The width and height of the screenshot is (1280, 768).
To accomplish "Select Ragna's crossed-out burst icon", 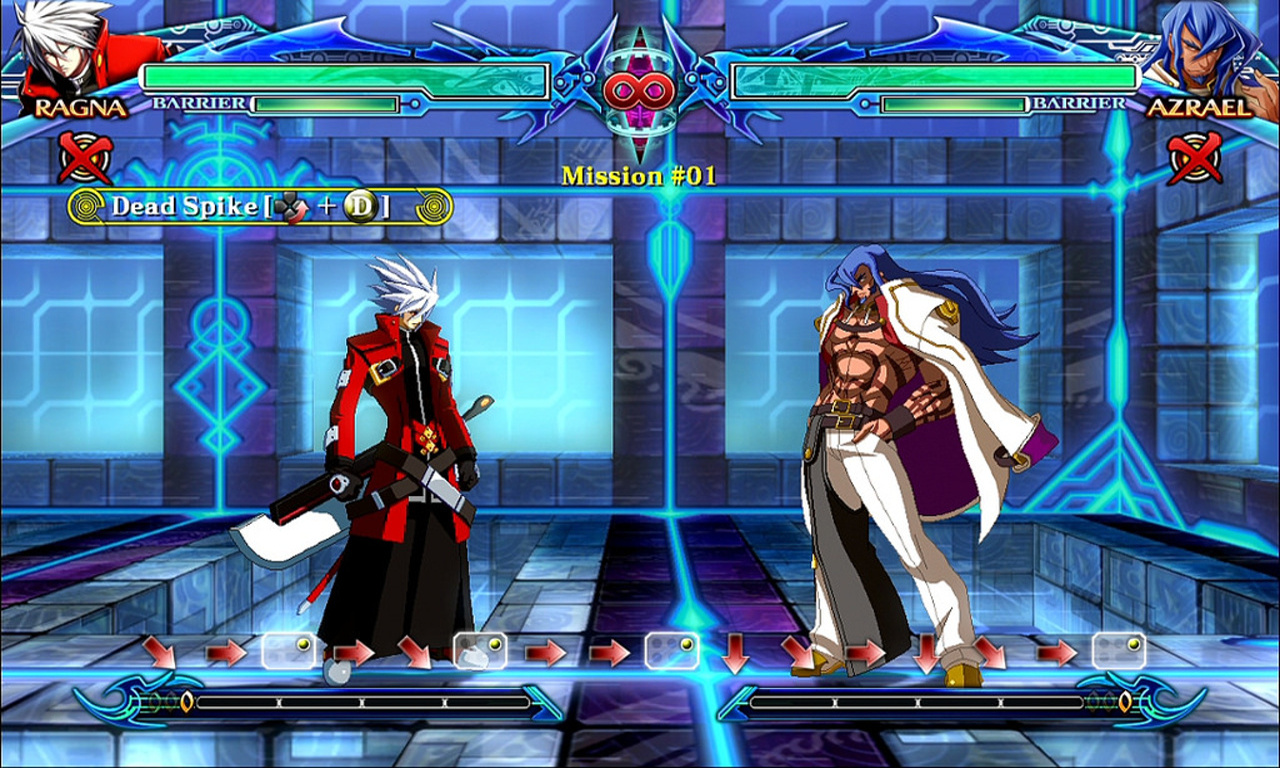I will [x=85, y=157].
